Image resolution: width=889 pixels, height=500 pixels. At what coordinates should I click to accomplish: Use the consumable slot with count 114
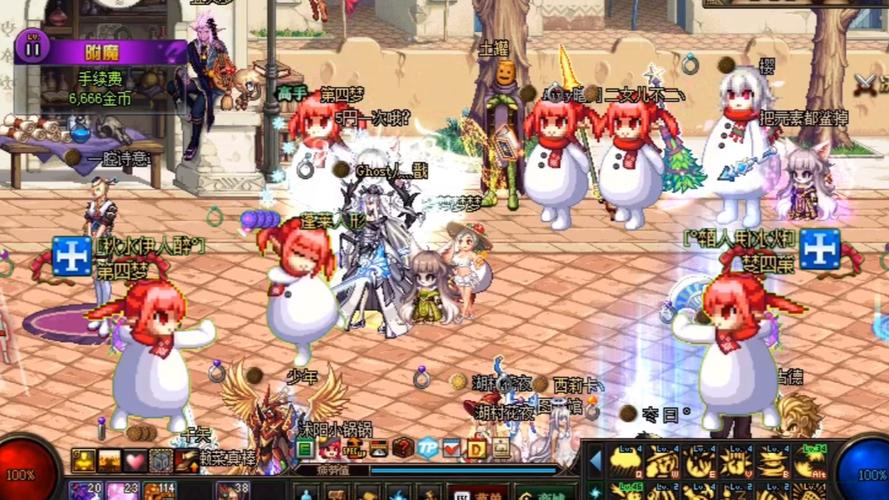click(x=158, y=490)
